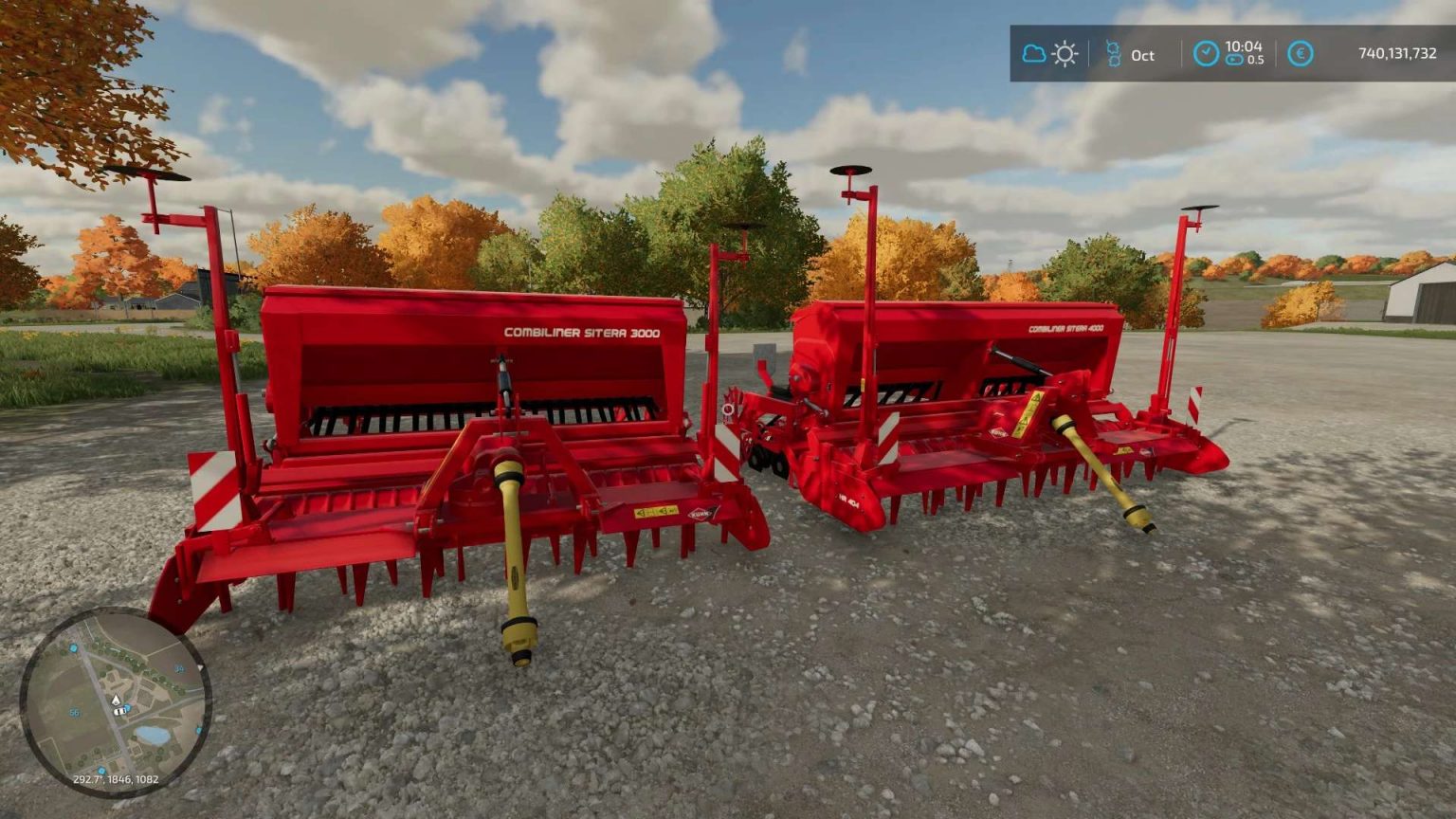
Task: Click the blue marker at the minimap top
Action: click(x=73, y=648)
